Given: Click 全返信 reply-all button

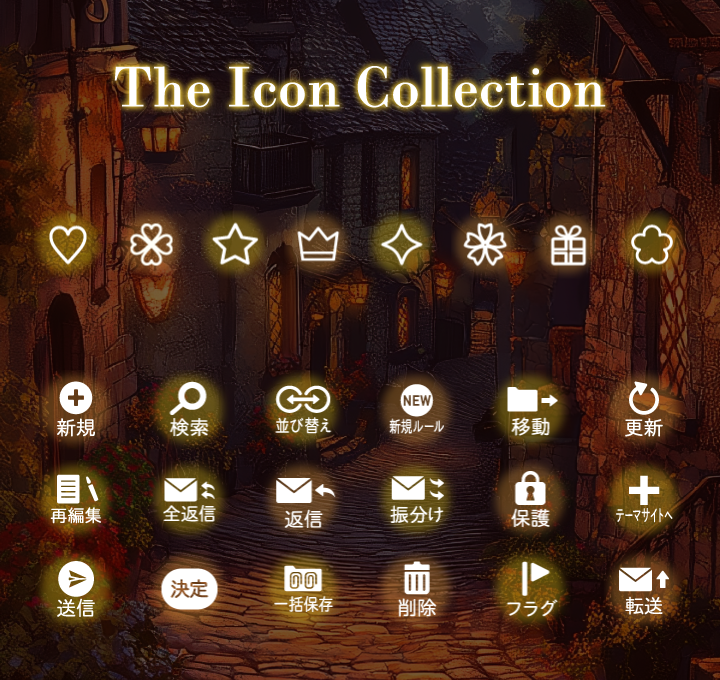Looking at the screenshot, I should 189,500.
